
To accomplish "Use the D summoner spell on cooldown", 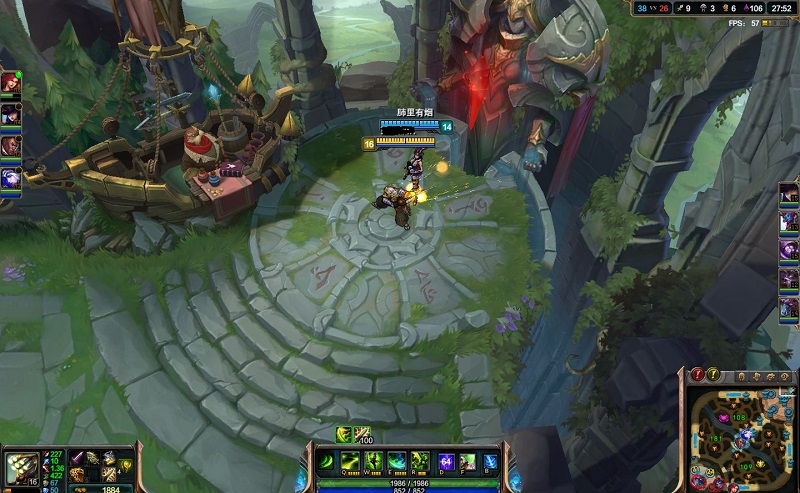I will 444,461.
